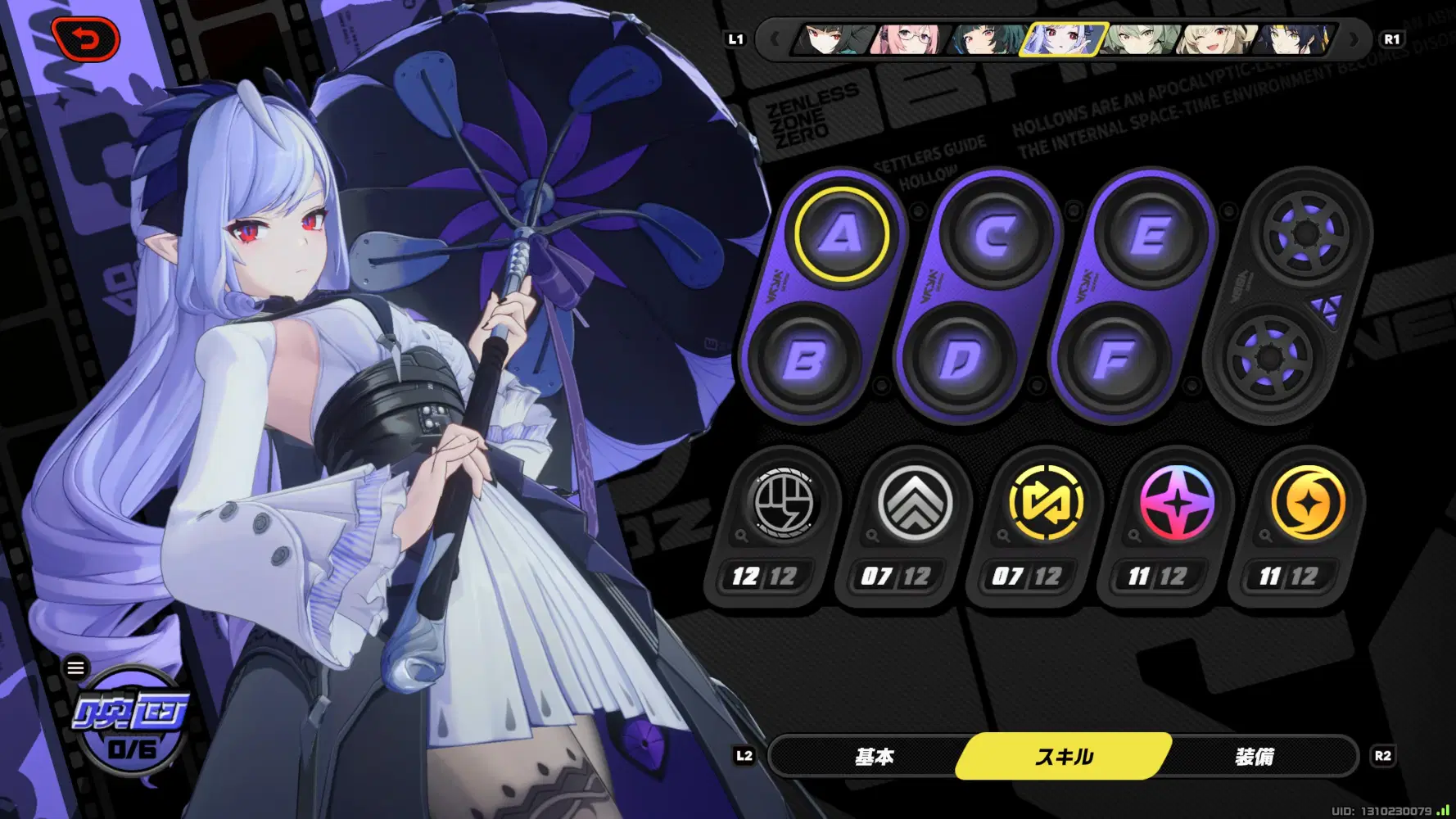Click the L1 shoulder button hint
Image resolution: width=1456 pixels, height=819 pixels.
(736, 38)
